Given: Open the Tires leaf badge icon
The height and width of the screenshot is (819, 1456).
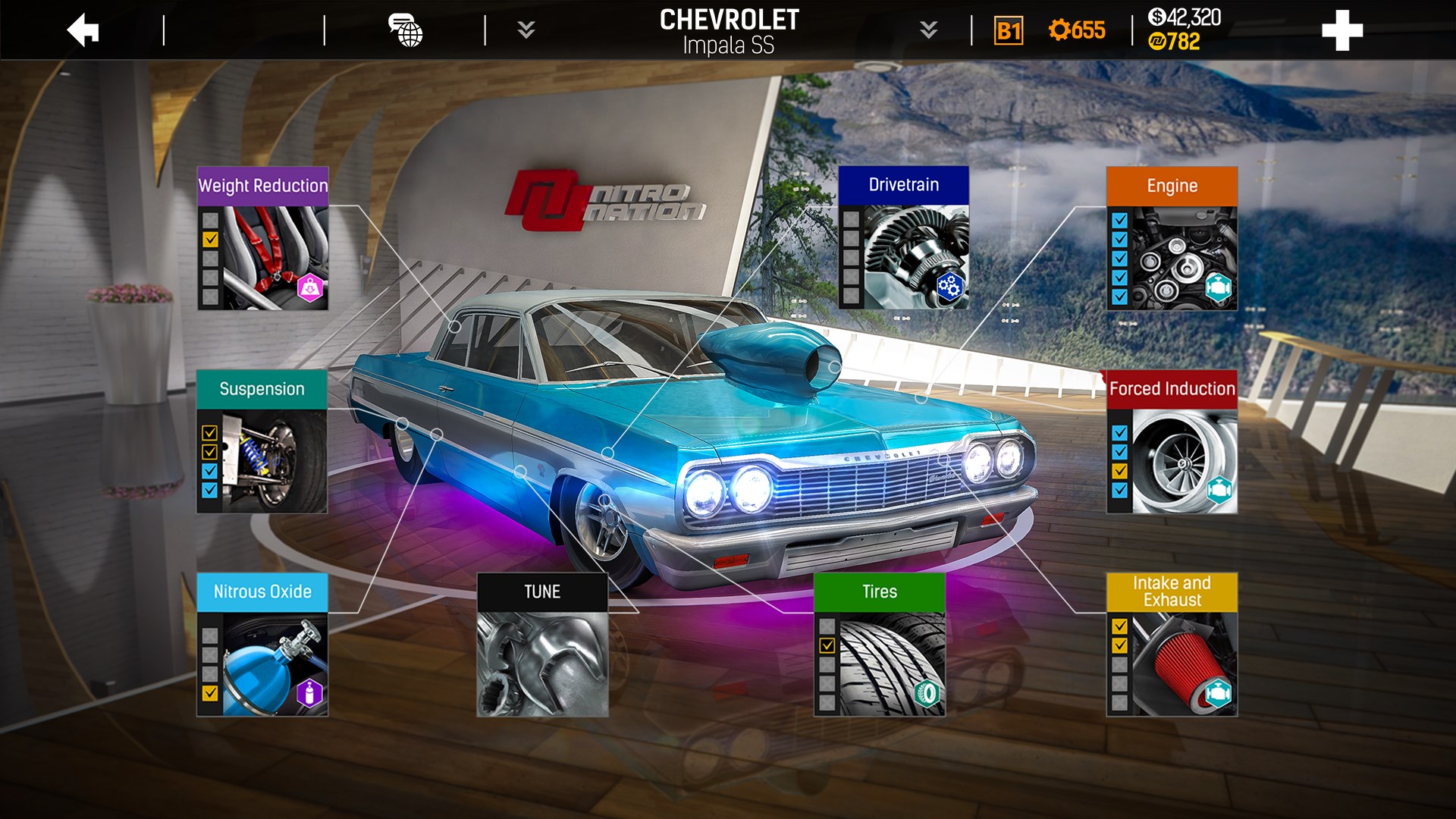Looking at the screenshot, I should (x=929, y=691).
